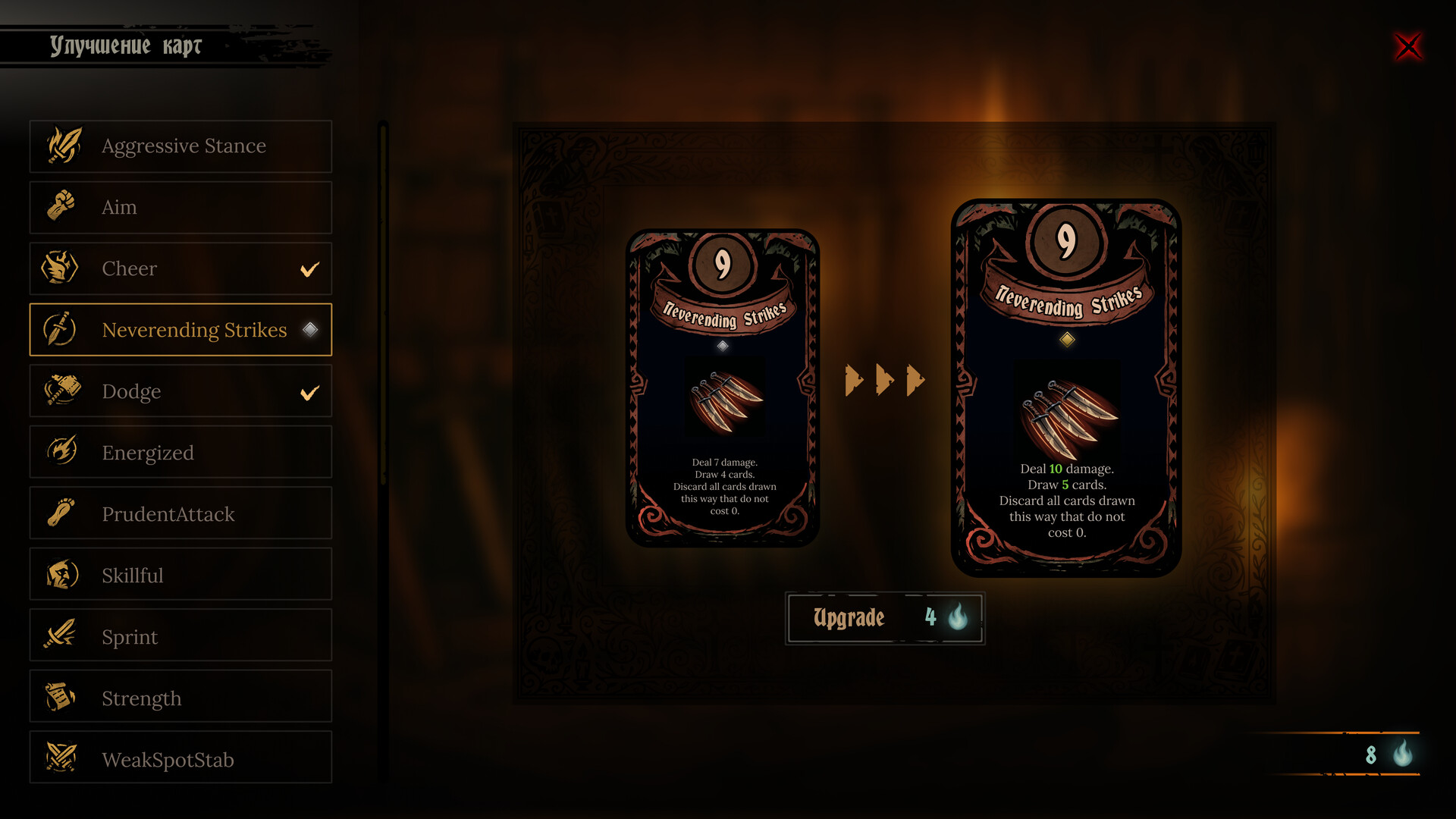
Task: Select the Energized card row
Action: (180, 453)
